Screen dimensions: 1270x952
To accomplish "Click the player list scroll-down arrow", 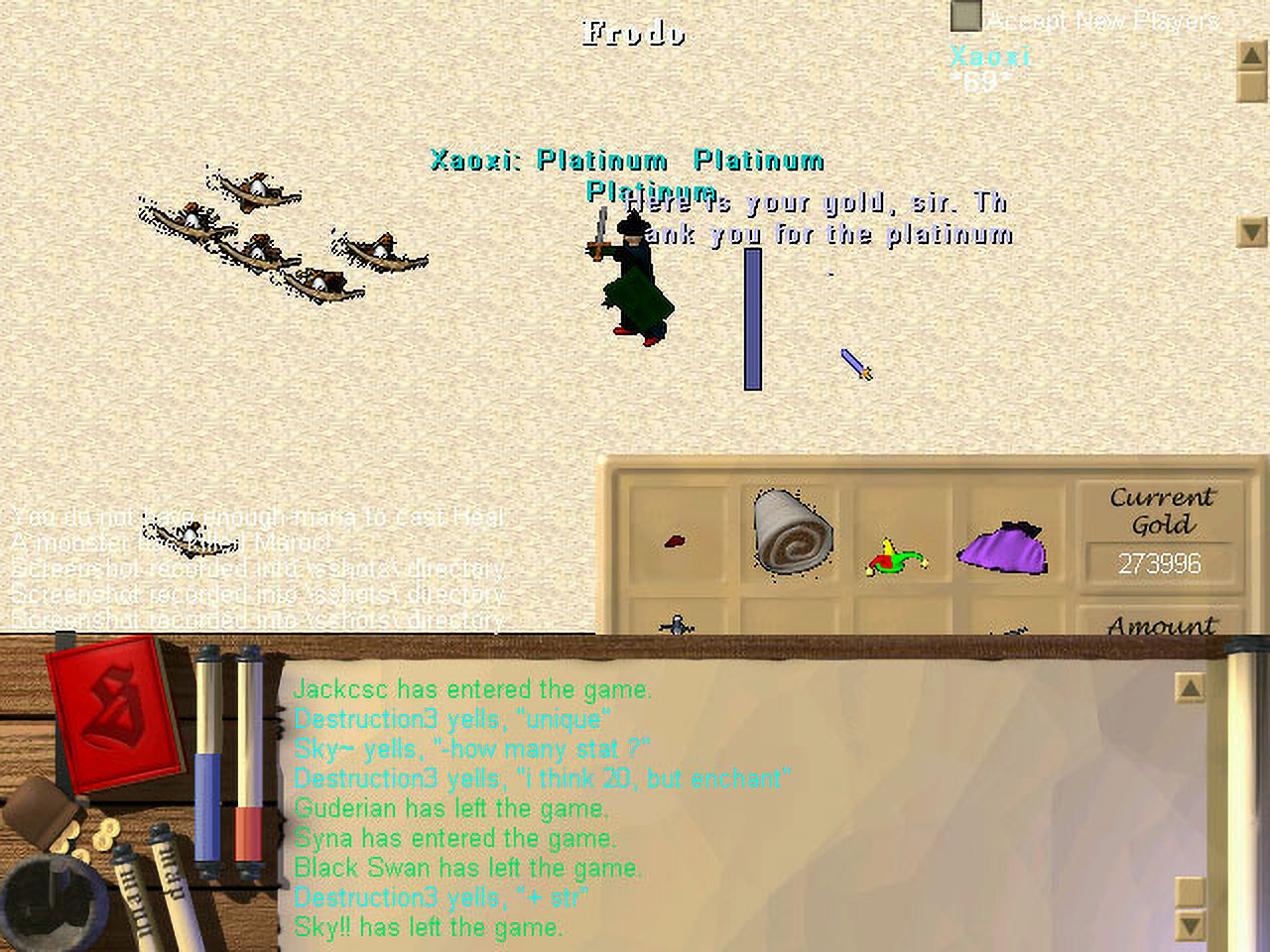I will click(x=1252, y=232).
